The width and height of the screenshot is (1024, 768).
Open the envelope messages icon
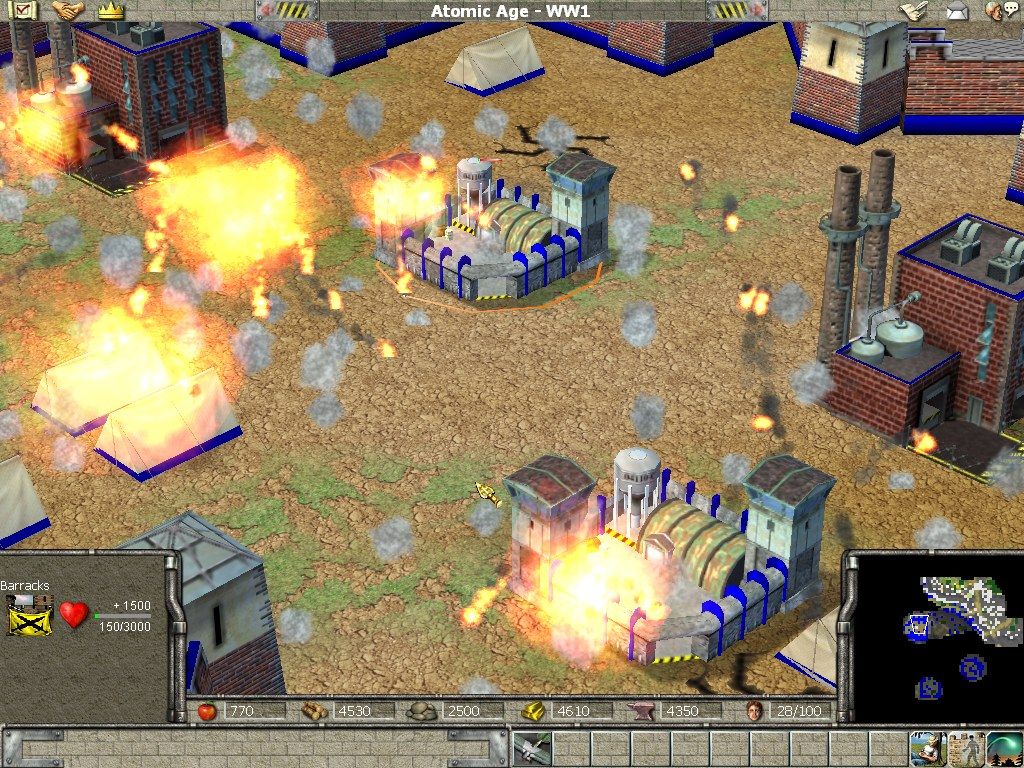point(957,11)
